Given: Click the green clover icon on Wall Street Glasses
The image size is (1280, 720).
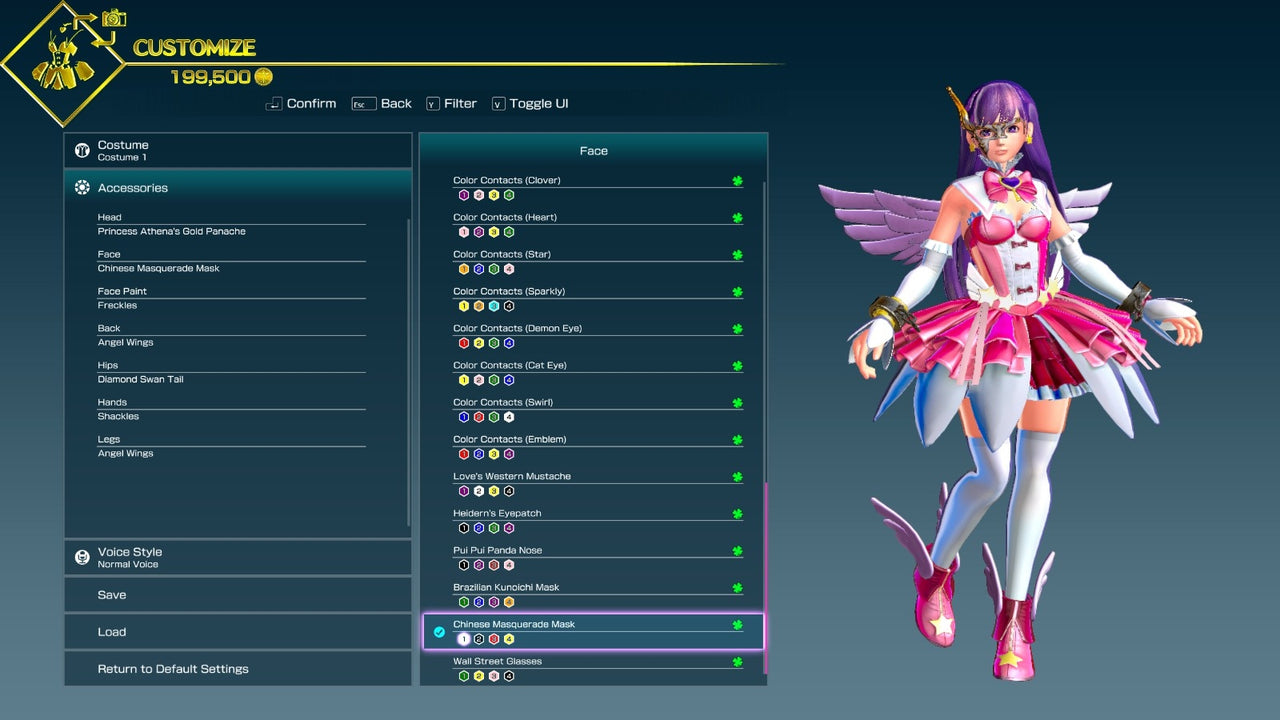Looking at the screenshot, I should tap(737, 661).
